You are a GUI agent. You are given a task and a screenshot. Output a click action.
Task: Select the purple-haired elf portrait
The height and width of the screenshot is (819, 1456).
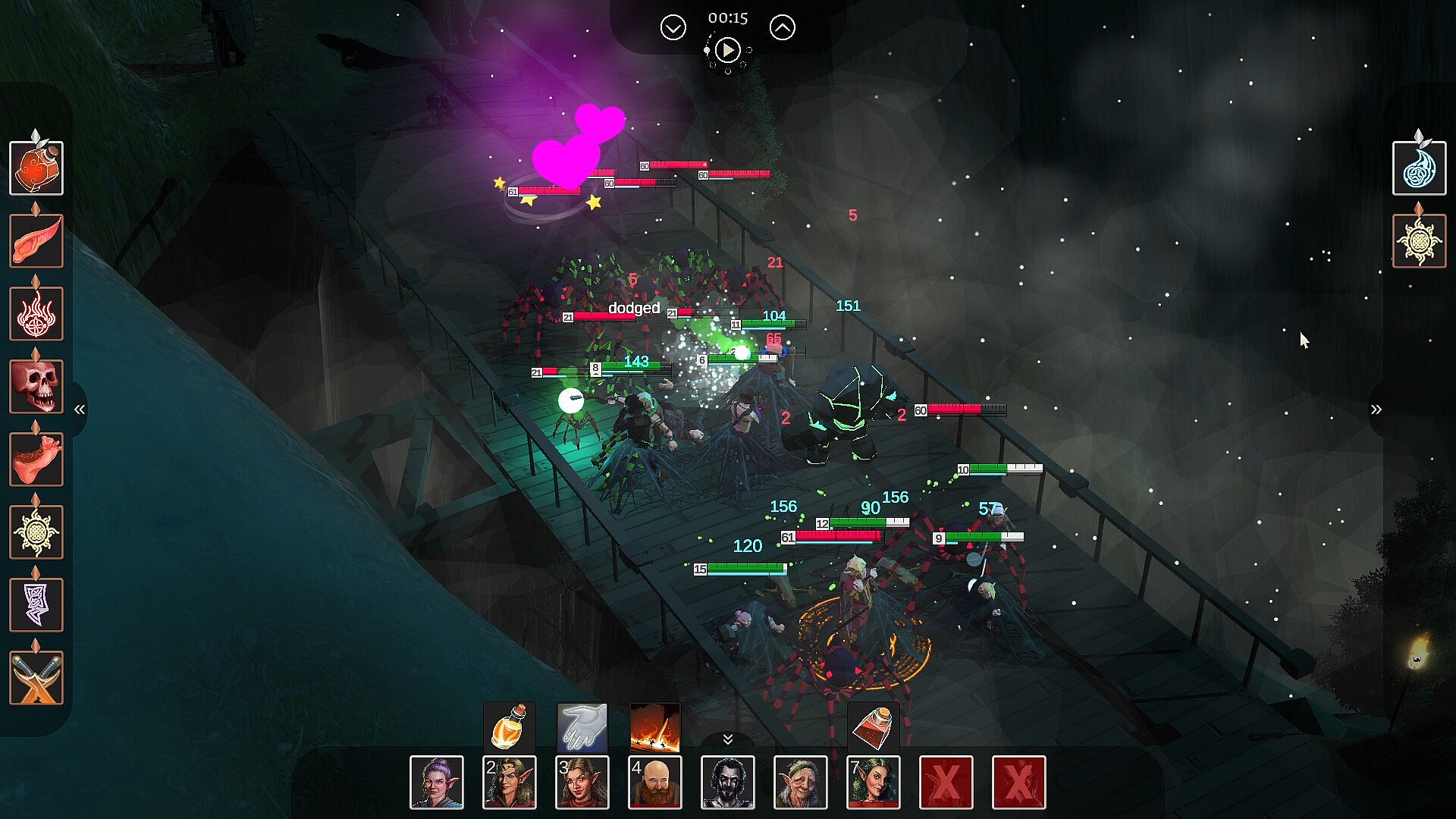(x=437, y=783)
